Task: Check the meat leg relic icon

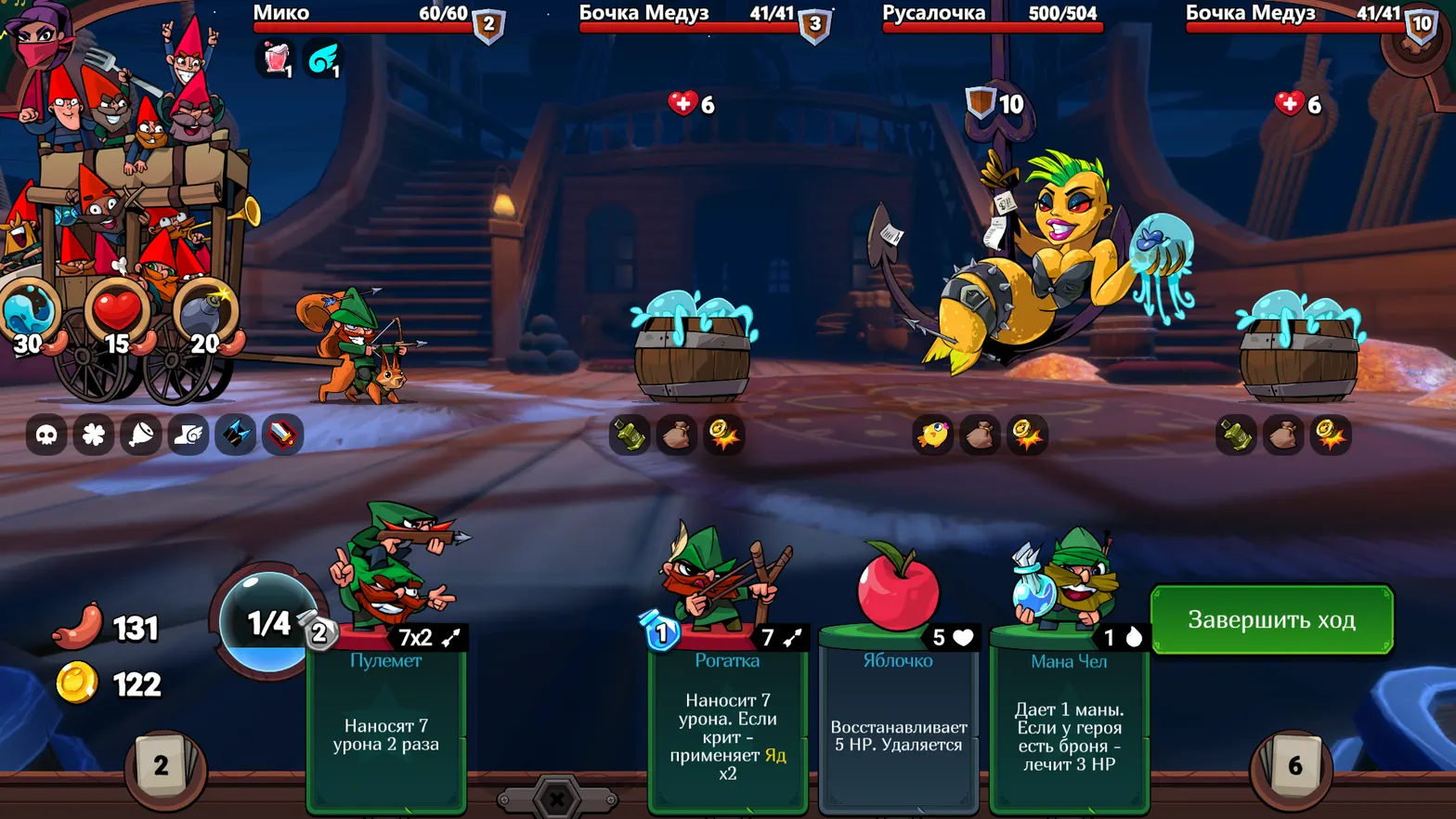Action: click(x=141, y=435)
